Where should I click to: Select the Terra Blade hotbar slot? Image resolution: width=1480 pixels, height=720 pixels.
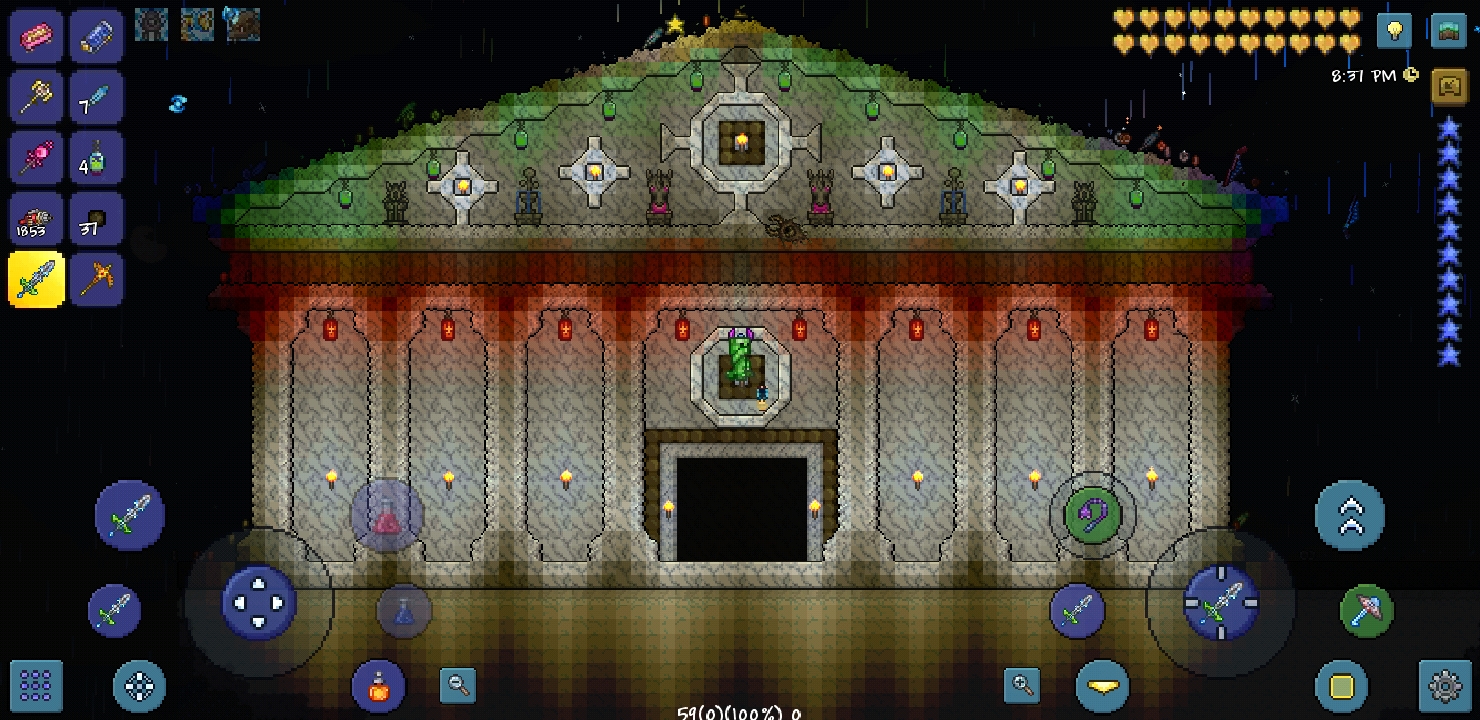pyautogui.click(x=36, y=280)
